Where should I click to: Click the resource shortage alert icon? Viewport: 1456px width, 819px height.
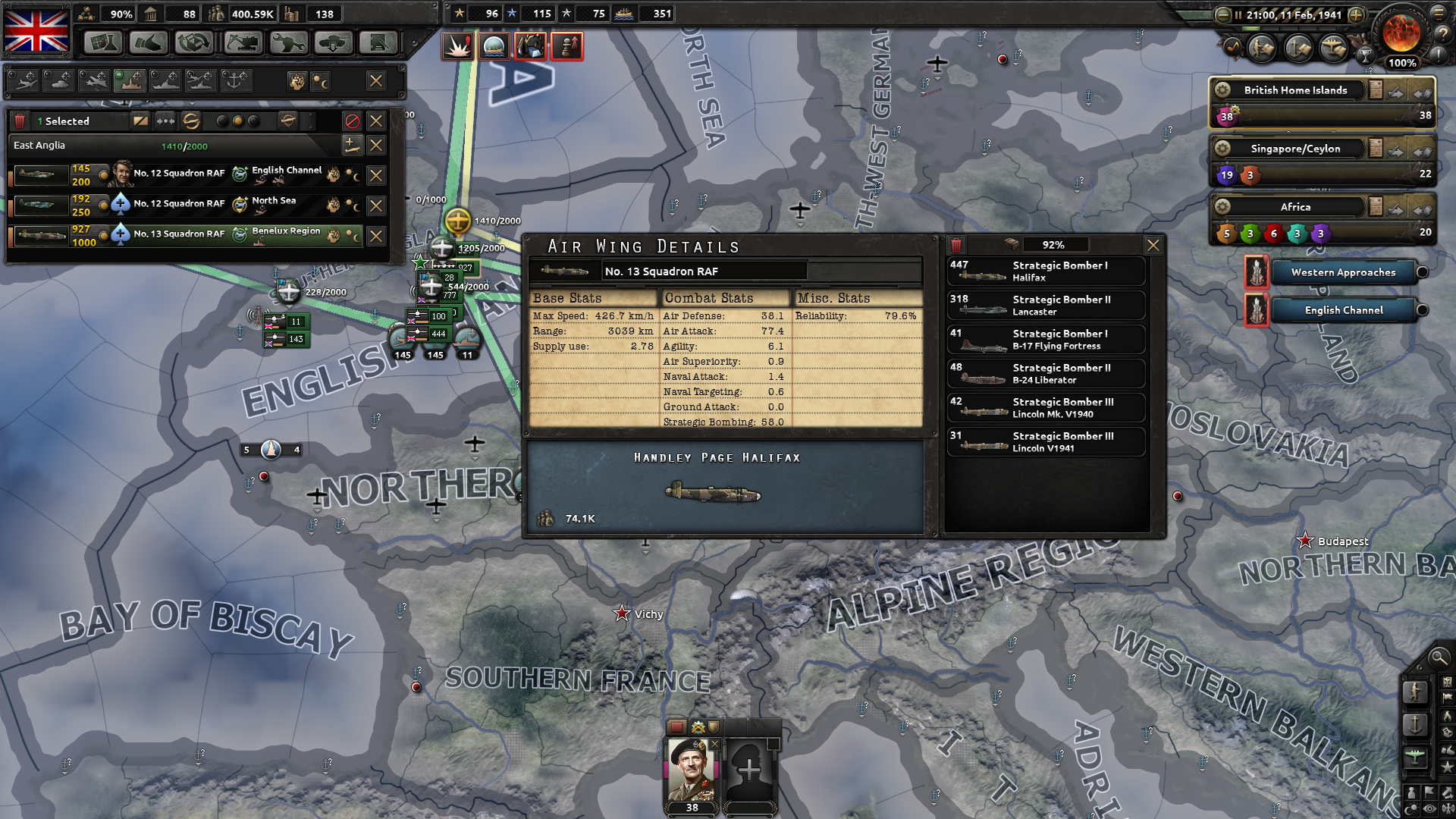coord(532,45)
